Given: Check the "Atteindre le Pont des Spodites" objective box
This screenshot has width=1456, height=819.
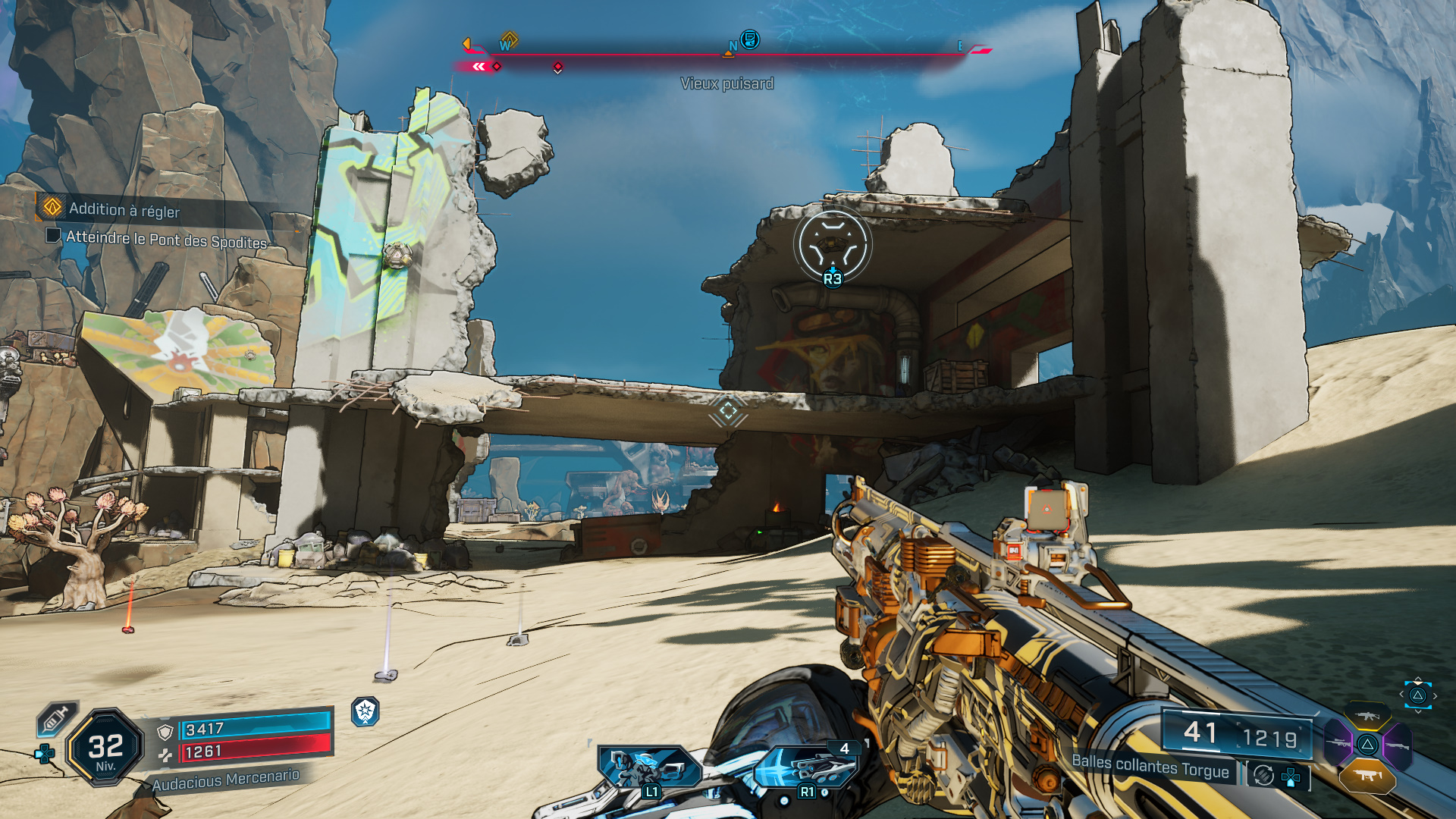Looking at the screenshot, I should point(53,235).
